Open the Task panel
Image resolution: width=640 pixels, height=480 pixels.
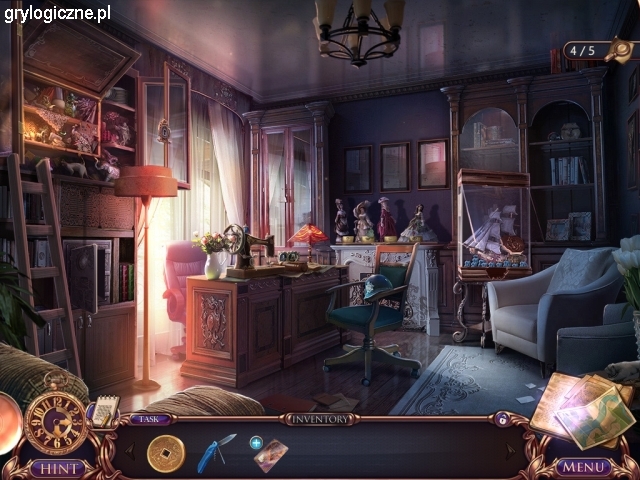click(149, 419)
